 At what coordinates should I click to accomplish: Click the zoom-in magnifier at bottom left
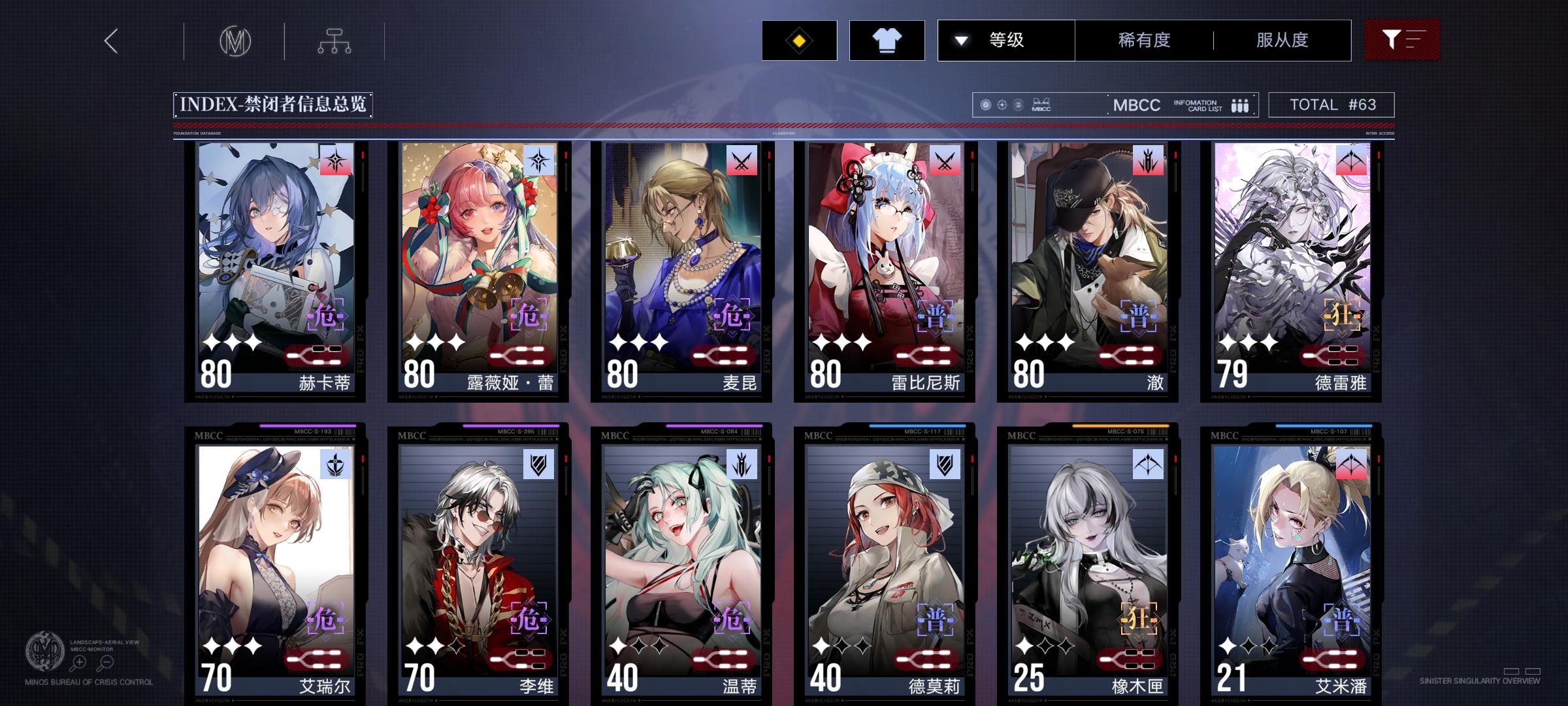coord(78,662)
